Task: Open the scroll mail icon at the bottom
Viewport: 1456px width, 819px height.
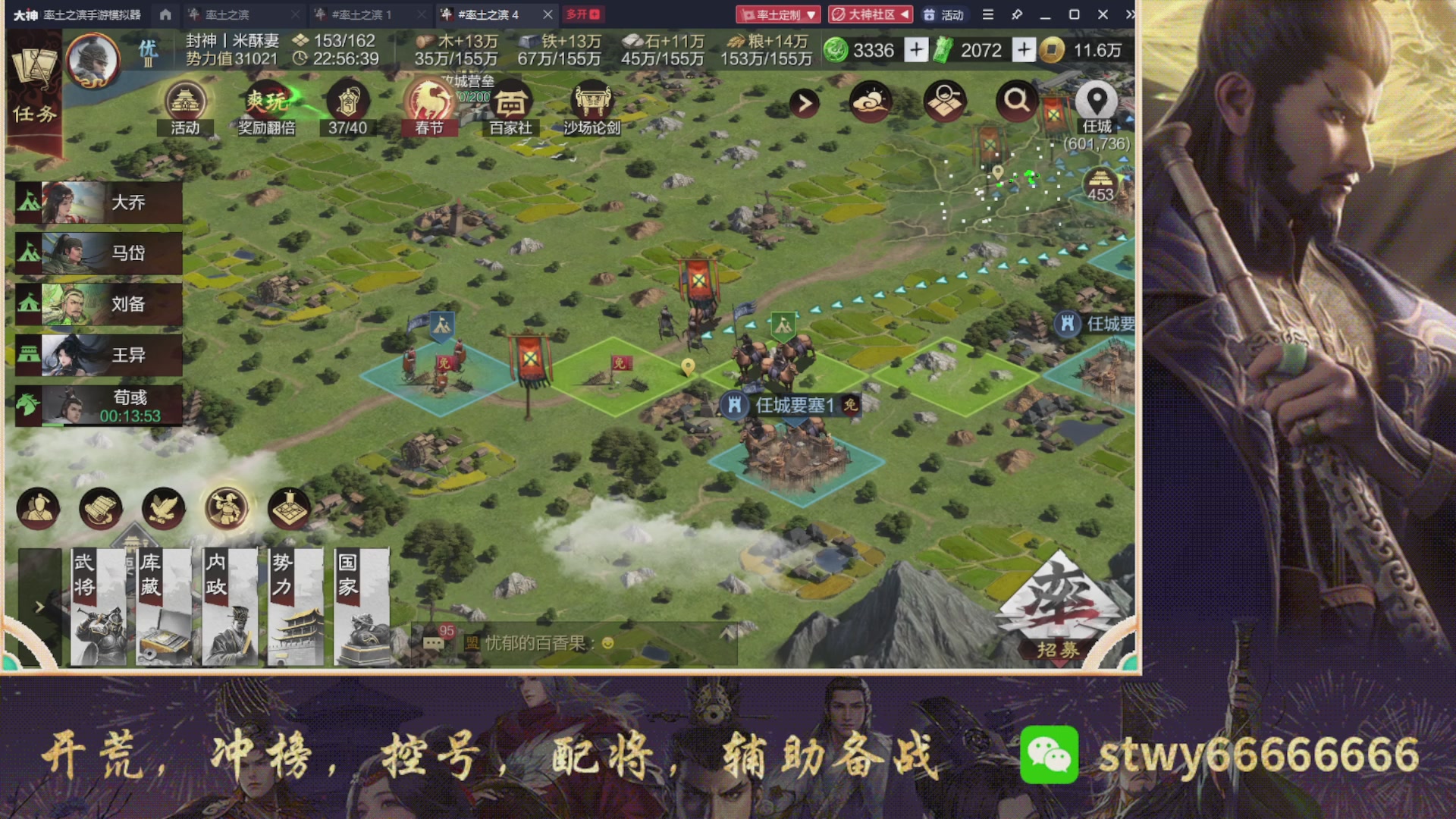Action: click(100, 508)
